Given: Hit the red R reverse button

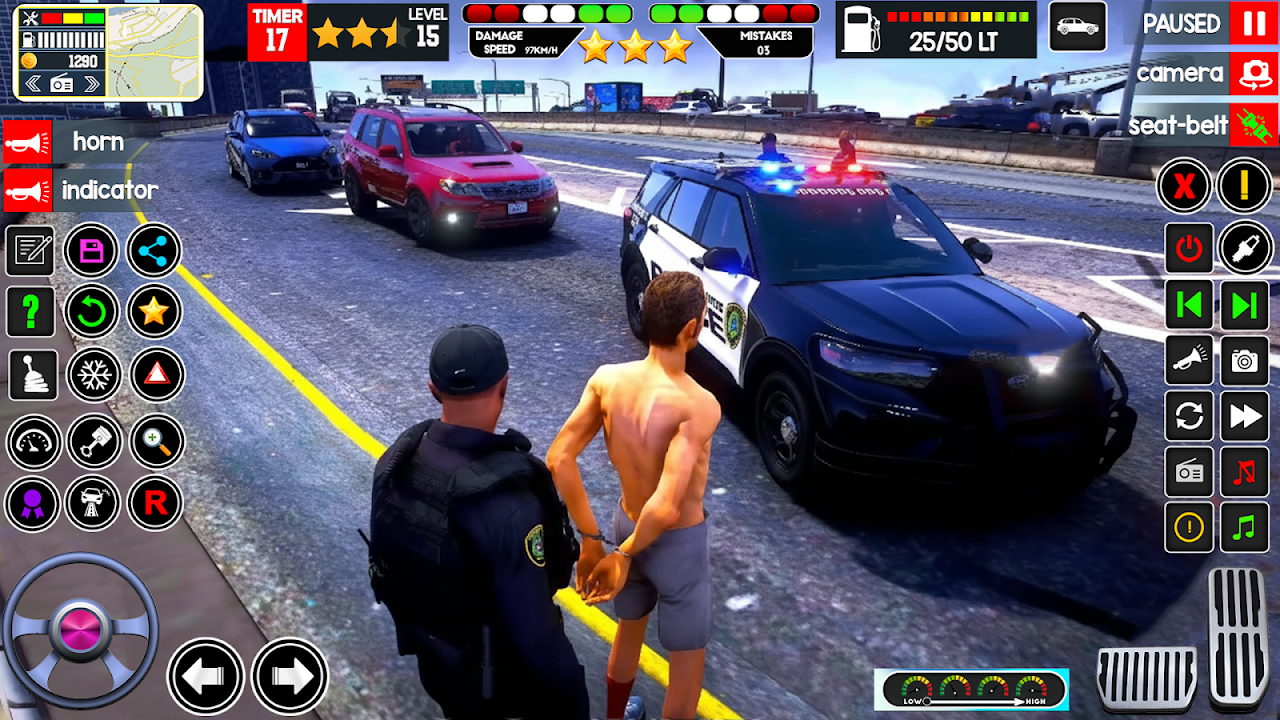Looking at the screenshot, I should pos(155,503).
